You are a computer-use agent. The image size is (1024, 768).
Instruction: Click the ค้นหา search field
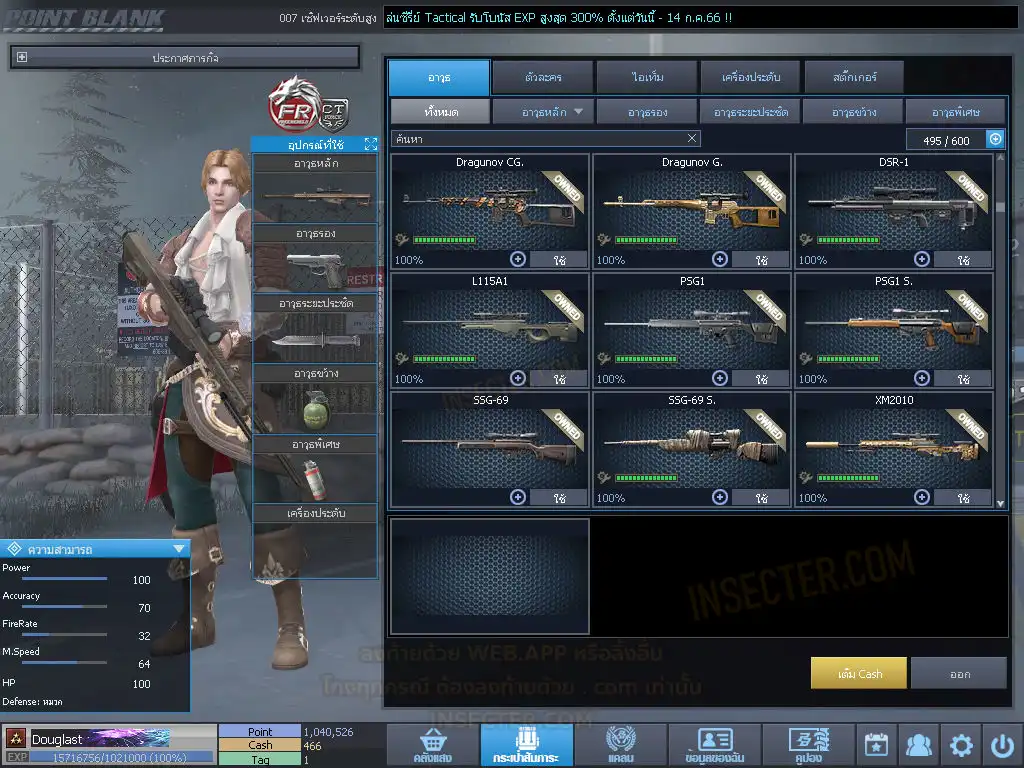[x=540, y=139]
